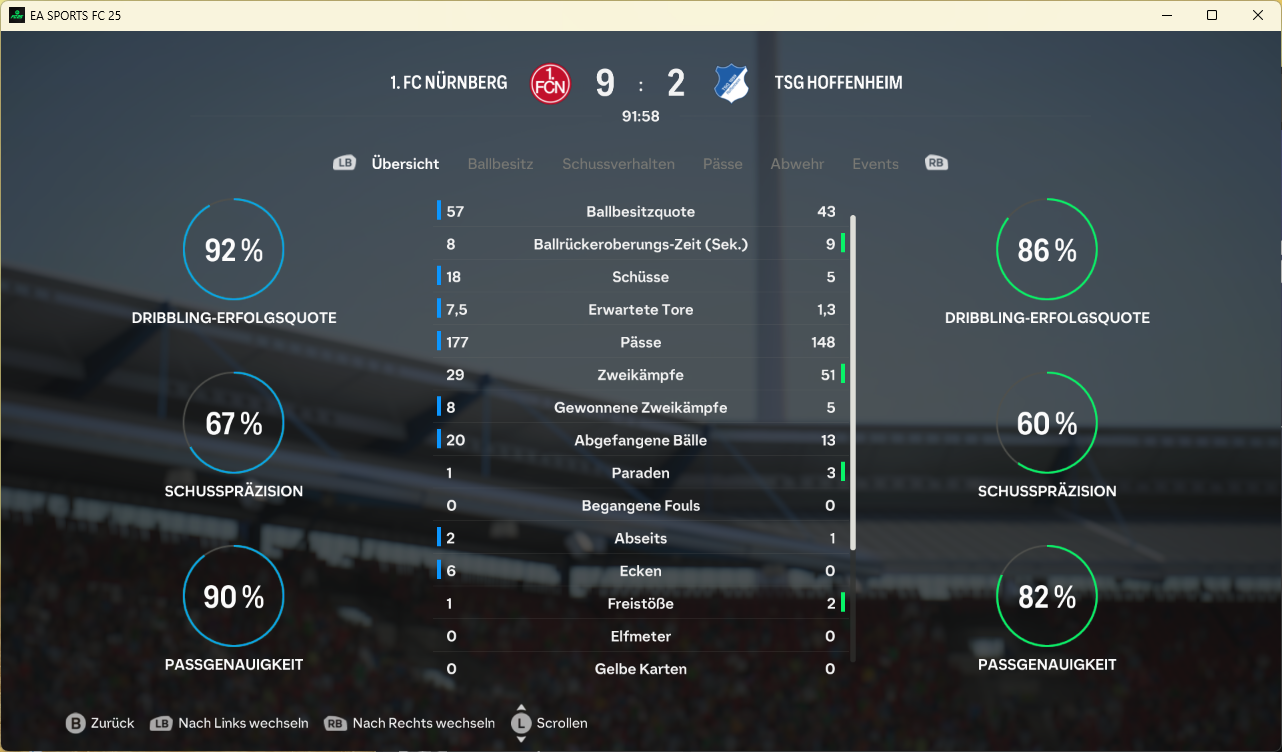Maximize the game window
The height and width of the screenshot is (752, 1282).
[1212, 15]
